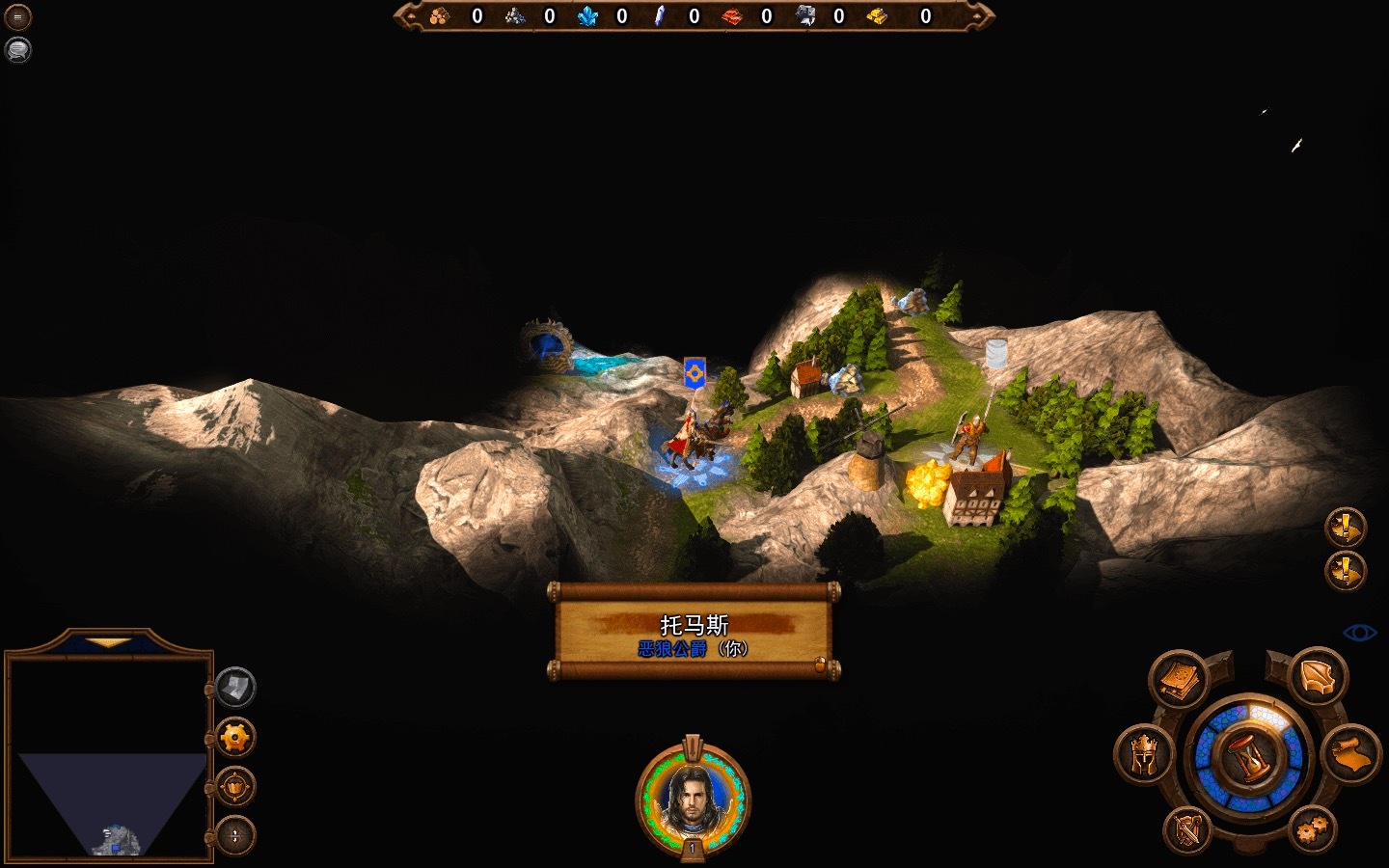
Task: Click the vertical arrows minimap button
Action: [235, 835]
